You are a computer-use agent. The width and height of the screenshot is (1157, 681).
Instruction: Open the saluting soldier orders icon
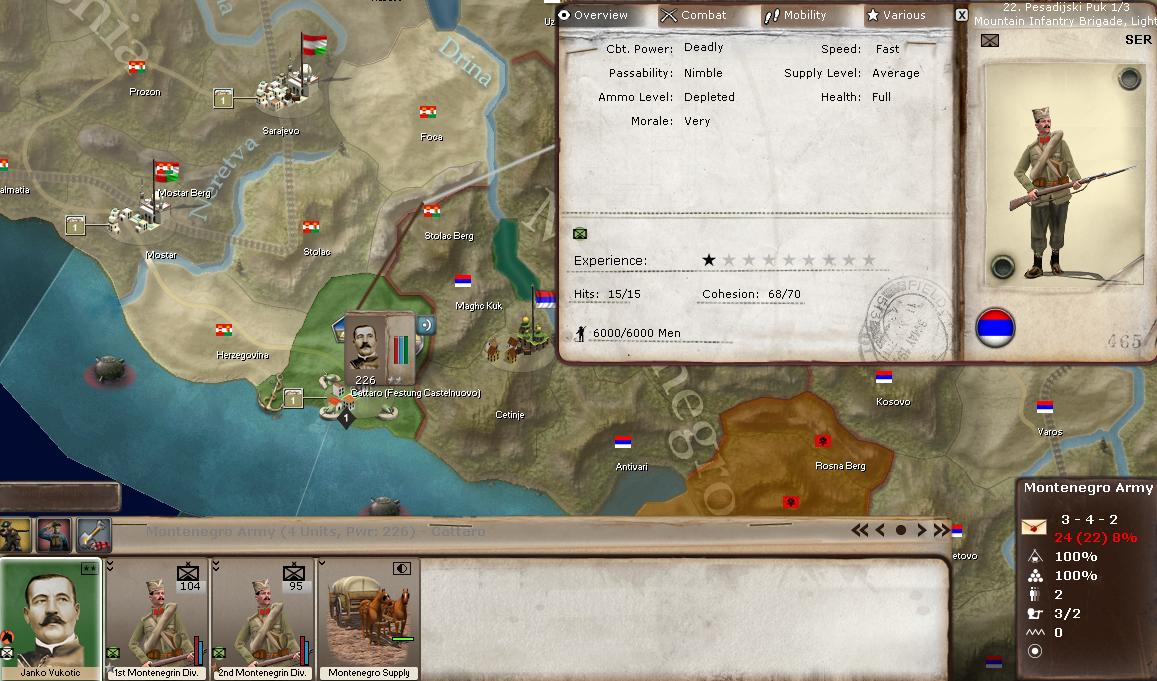(54, 535)
